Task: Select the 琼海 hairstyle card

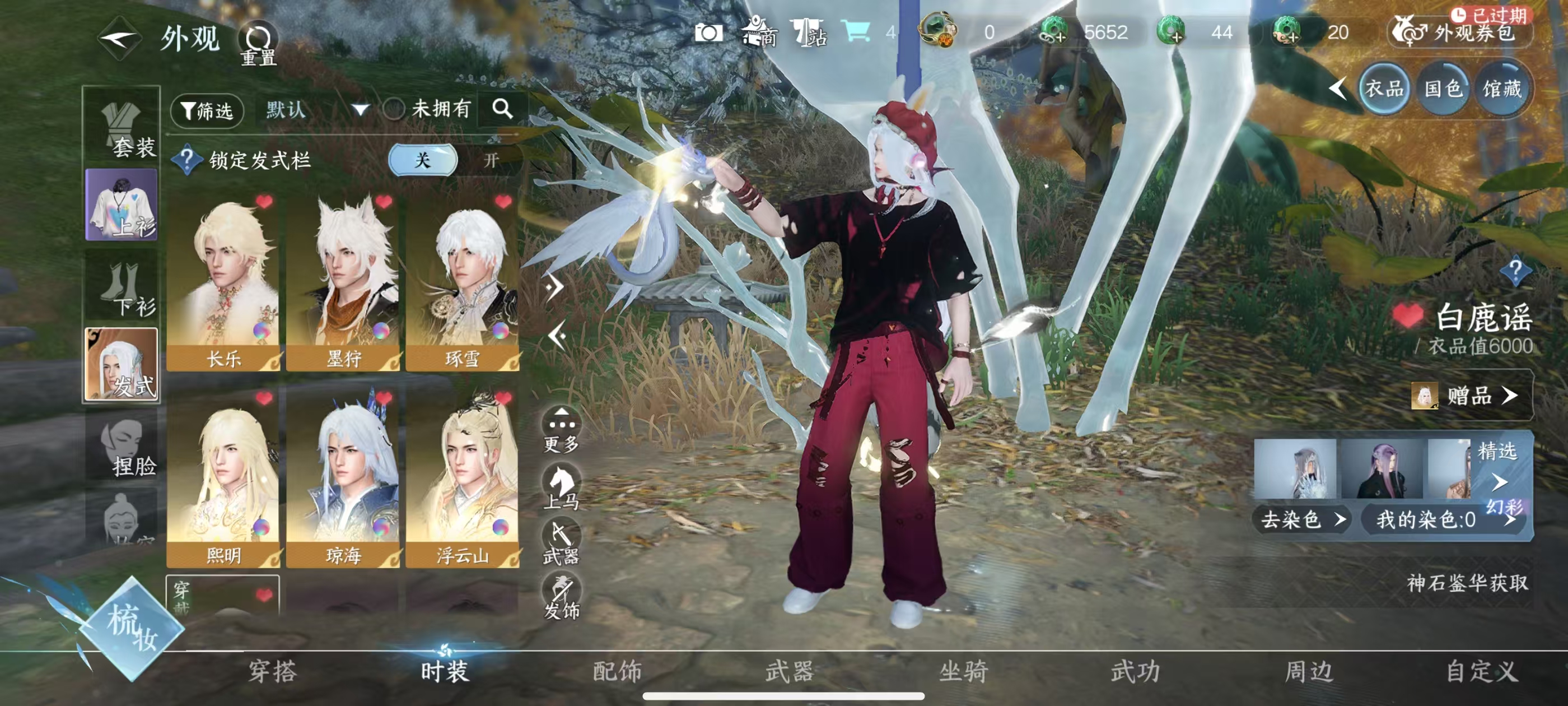Action: coord(343,478)
